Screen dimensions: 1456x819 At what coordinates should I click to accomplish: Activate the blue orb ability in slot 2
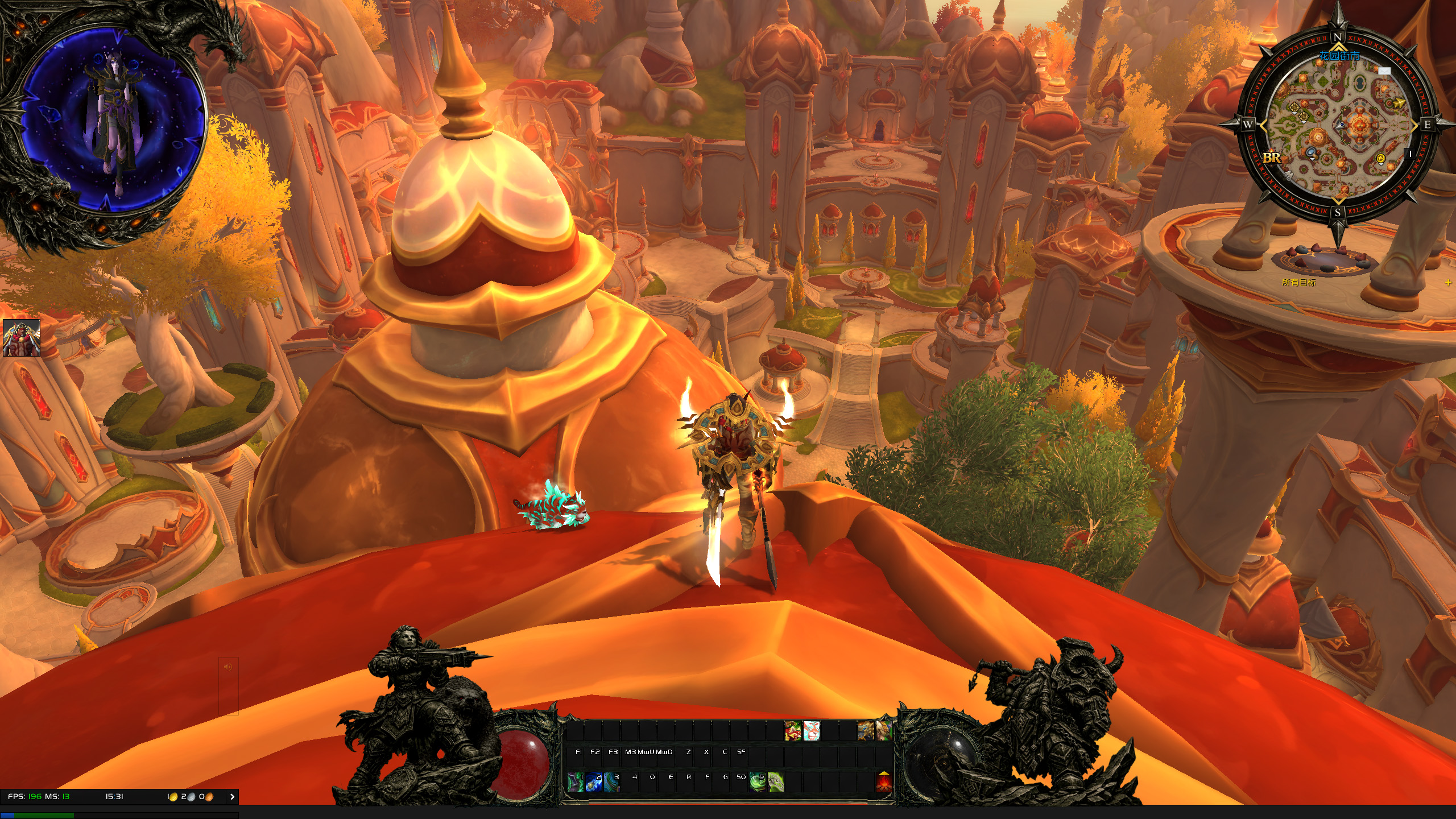tap(593, 782)
